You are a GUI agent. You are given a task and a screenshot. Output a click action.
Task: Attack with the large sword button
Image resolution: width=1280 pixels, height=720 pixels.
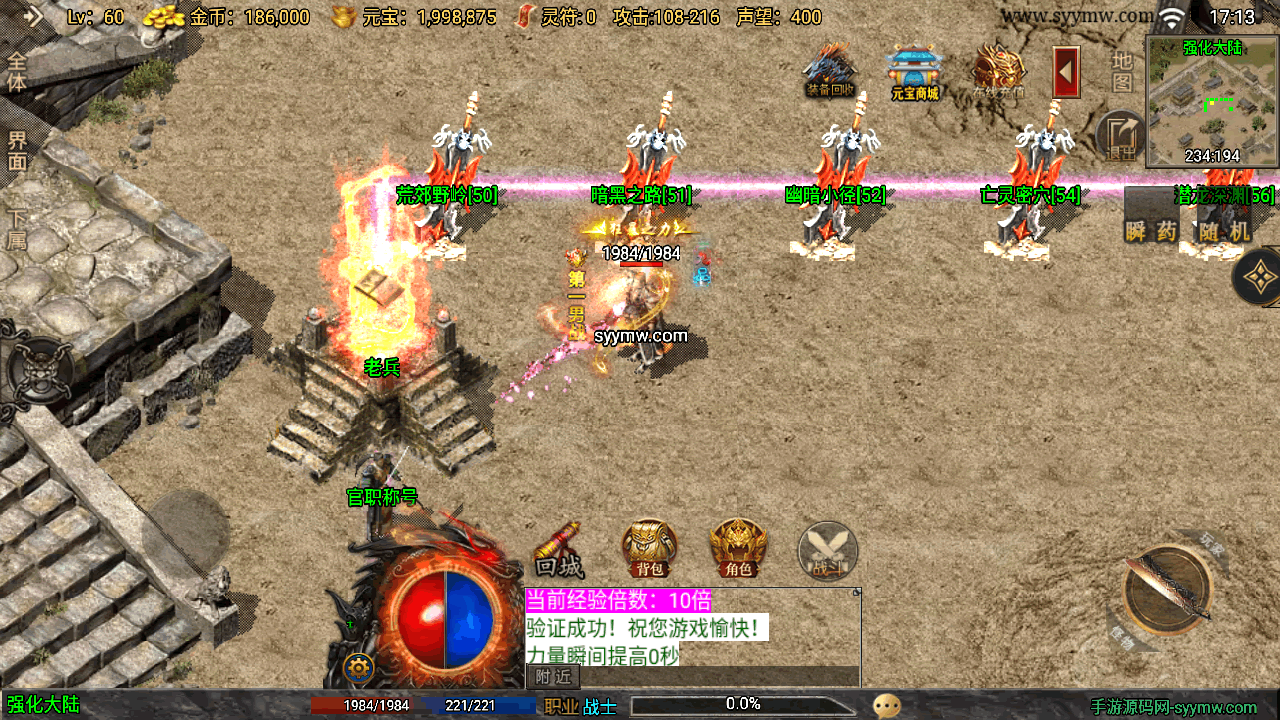(x=1167, y=590)
